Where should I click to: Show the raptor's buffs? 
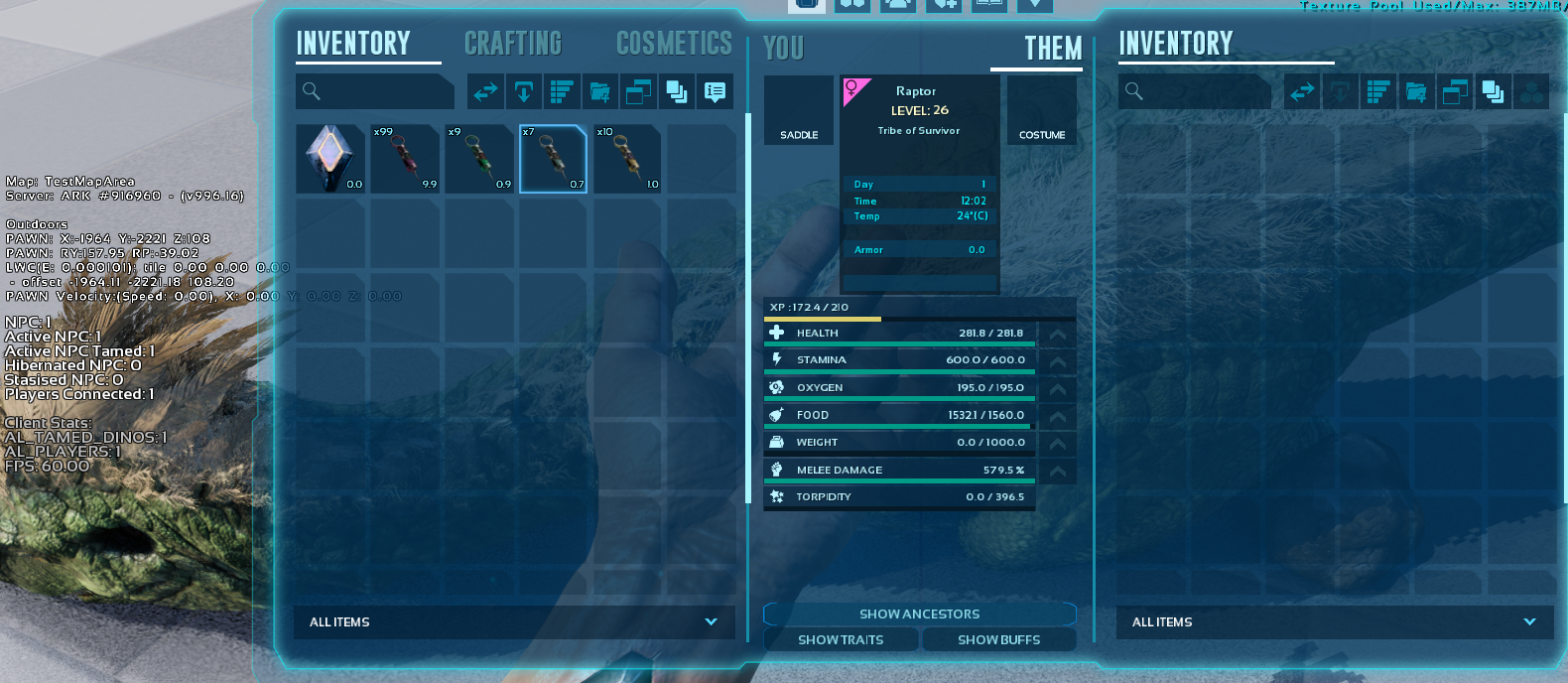[998, 640]
